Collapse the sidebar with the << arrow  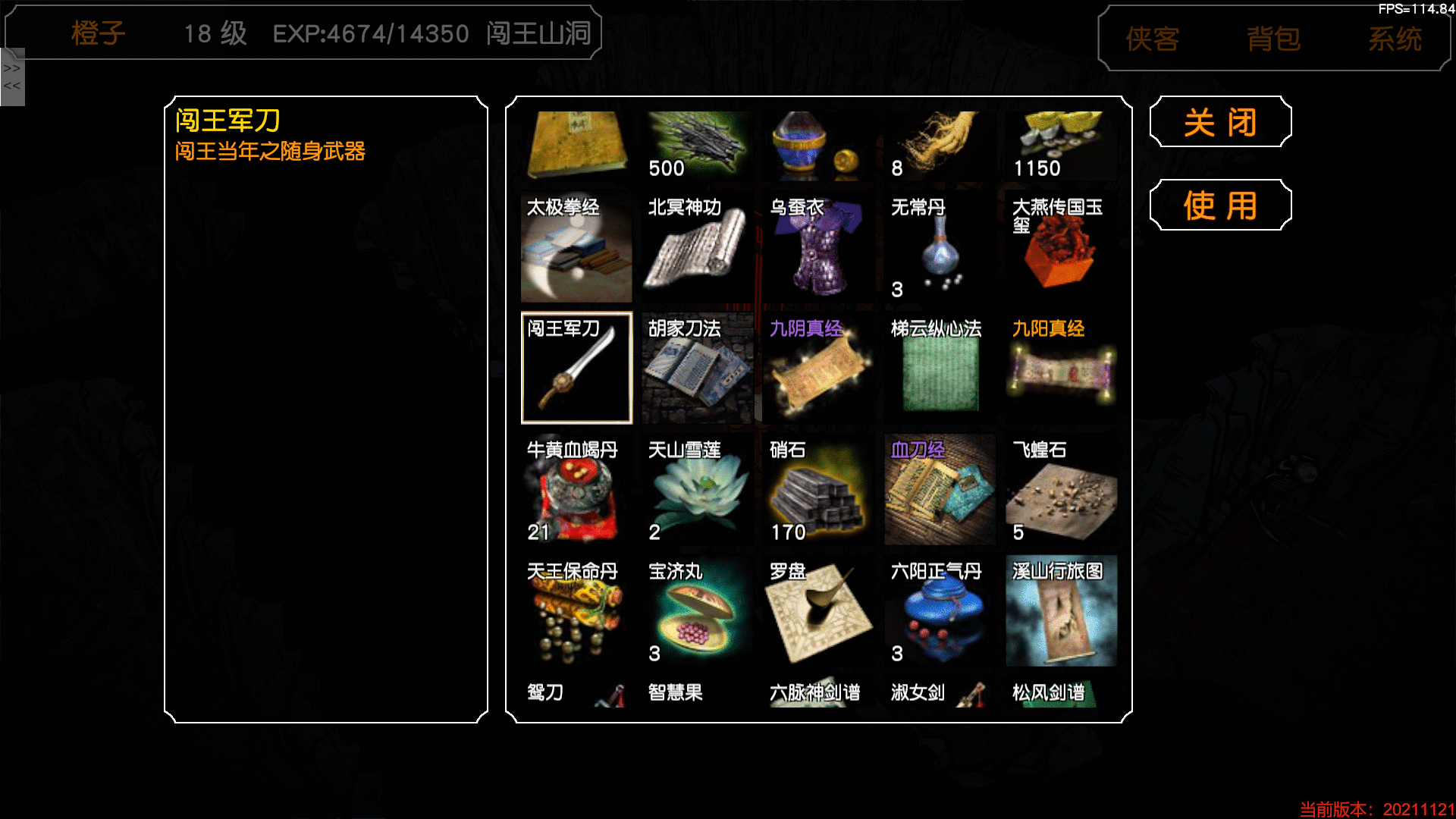pos(11,86)
